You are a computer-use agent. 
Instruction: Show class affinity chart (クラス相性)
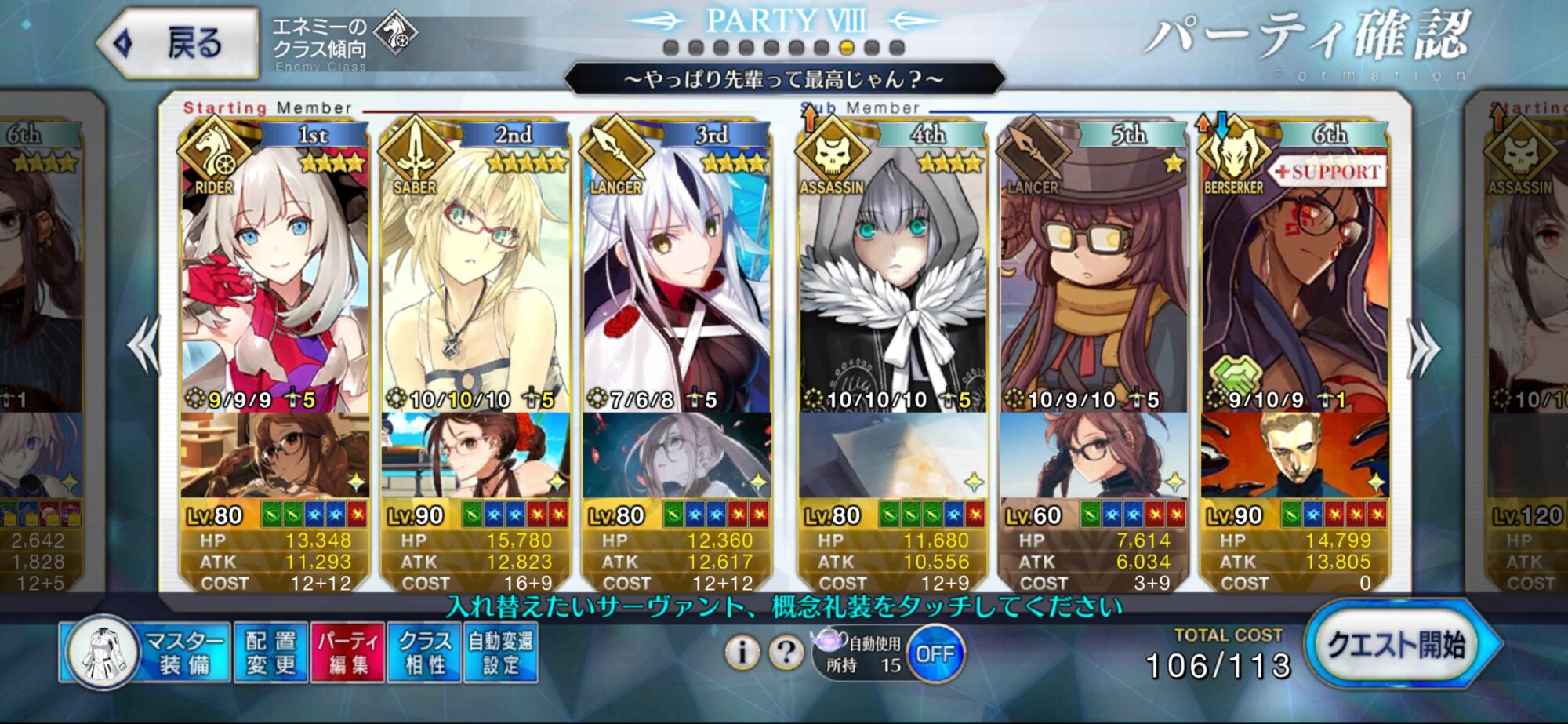click(x=424, y=653)
